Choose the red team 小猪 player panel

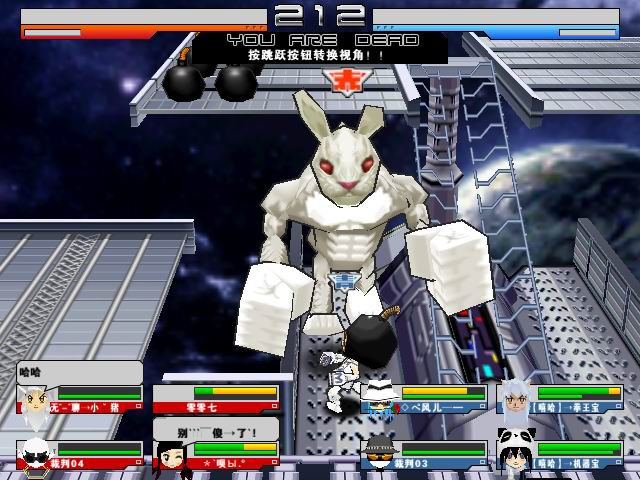(x=80, y=399)
